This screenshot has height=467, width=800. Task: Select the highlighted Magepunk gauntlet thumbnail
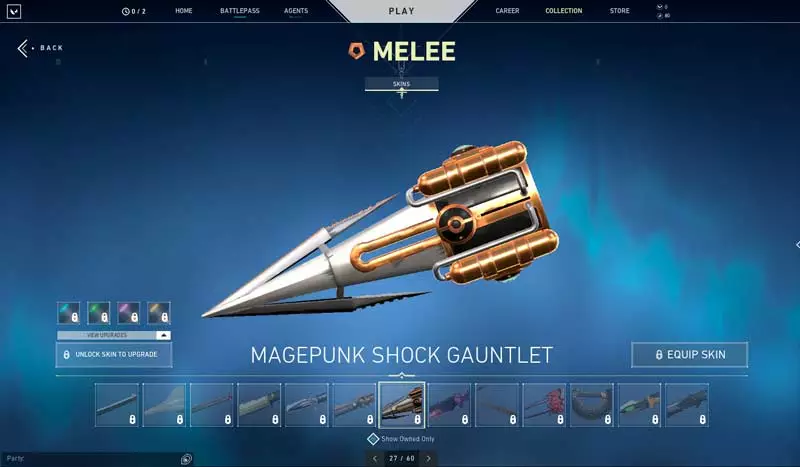coord(402,405)
